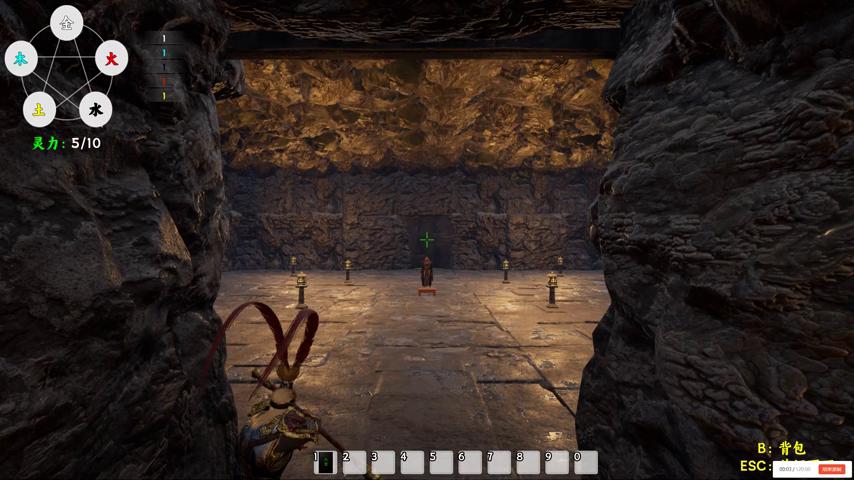This screenshot has height=480, width=854.
Task: Activate the Water (水) element orb
Action: click(x=95, y=109)
